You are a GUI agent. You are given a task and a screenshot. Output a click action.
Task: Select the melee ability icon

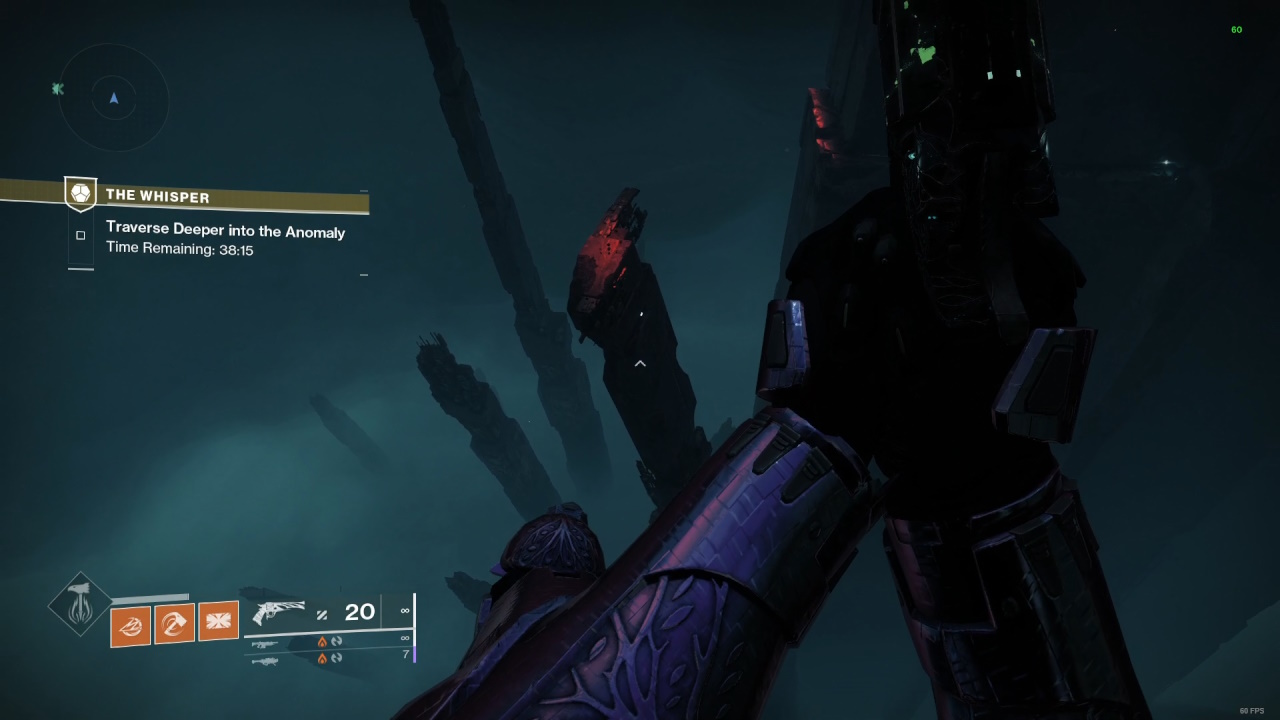175,625
